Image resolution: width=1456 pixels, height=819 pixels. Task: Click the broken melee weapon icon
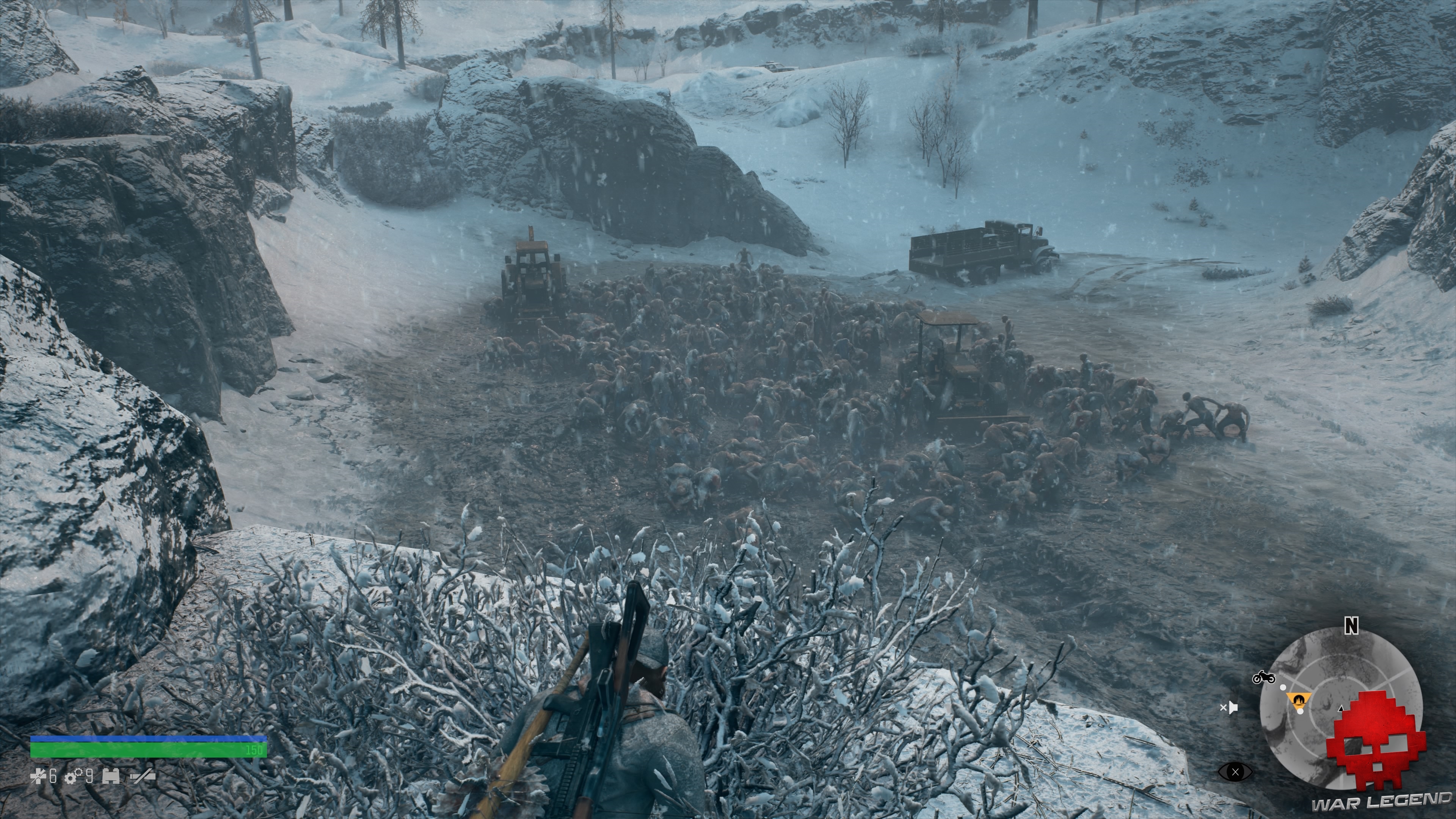pos(143,776)
